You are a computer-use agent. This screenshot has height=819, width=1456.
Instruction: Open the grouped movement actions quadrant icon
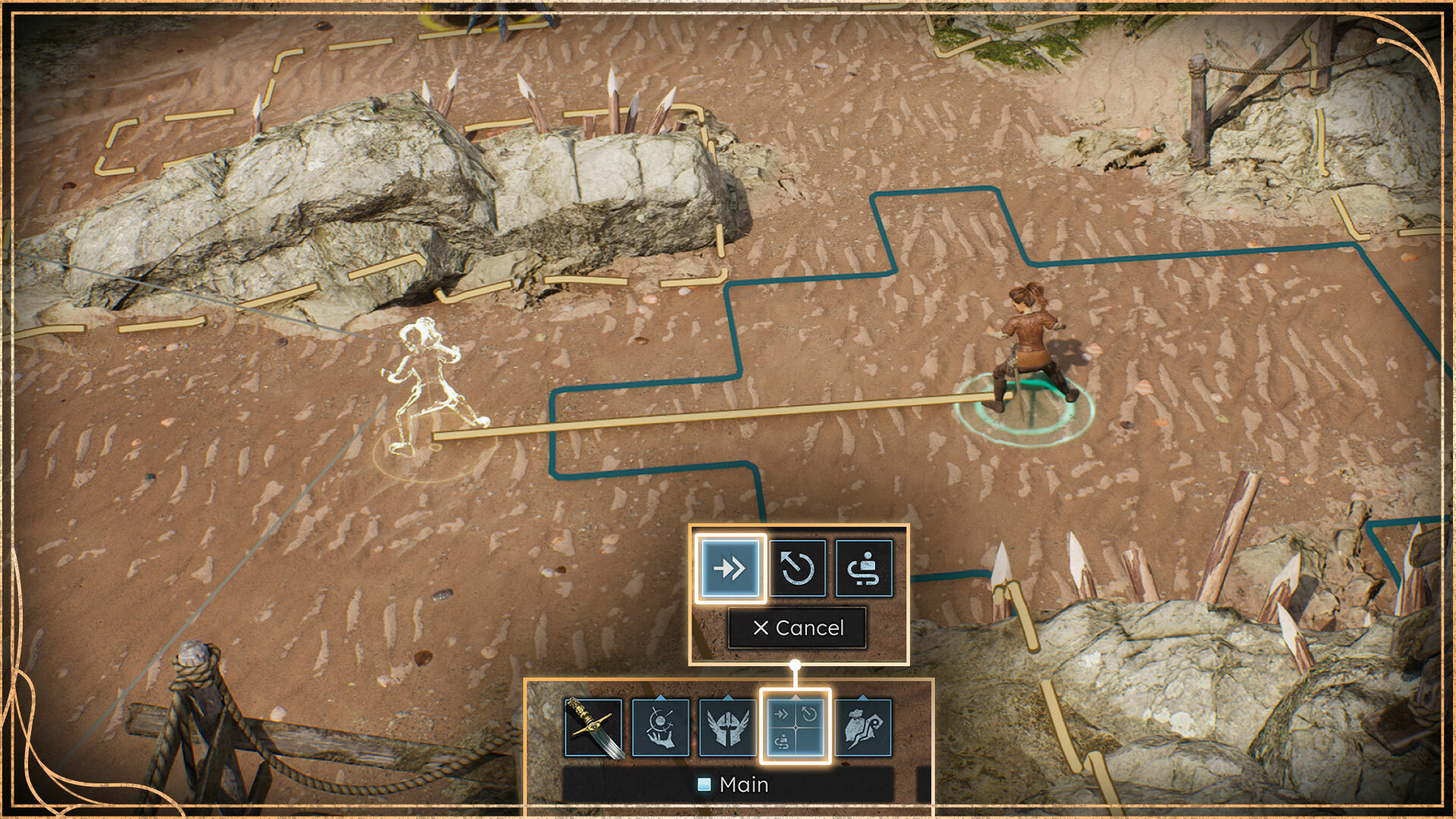point(795,727)
